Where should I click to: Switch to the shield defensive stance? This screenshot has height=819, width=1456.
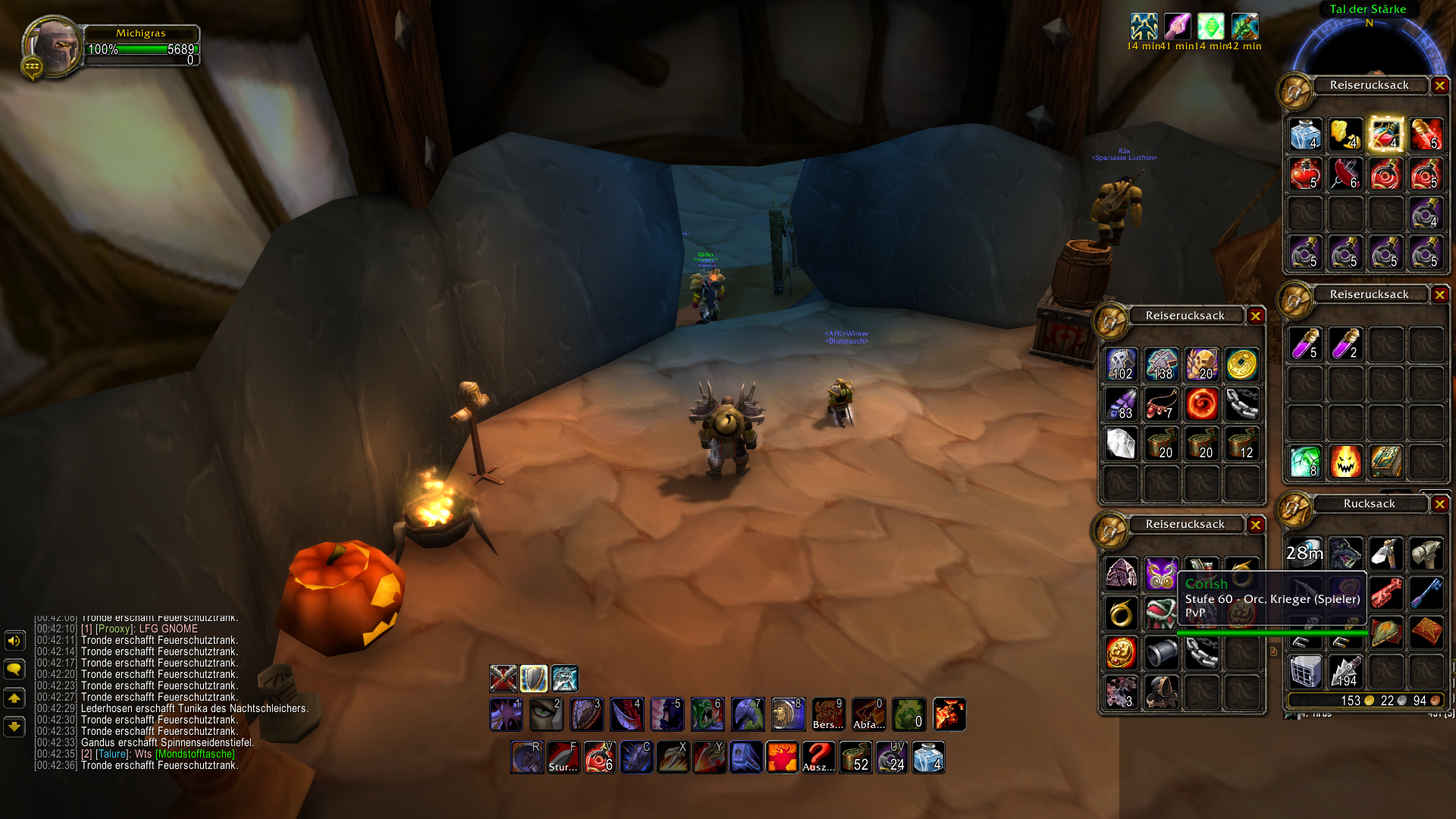point(534,679)
